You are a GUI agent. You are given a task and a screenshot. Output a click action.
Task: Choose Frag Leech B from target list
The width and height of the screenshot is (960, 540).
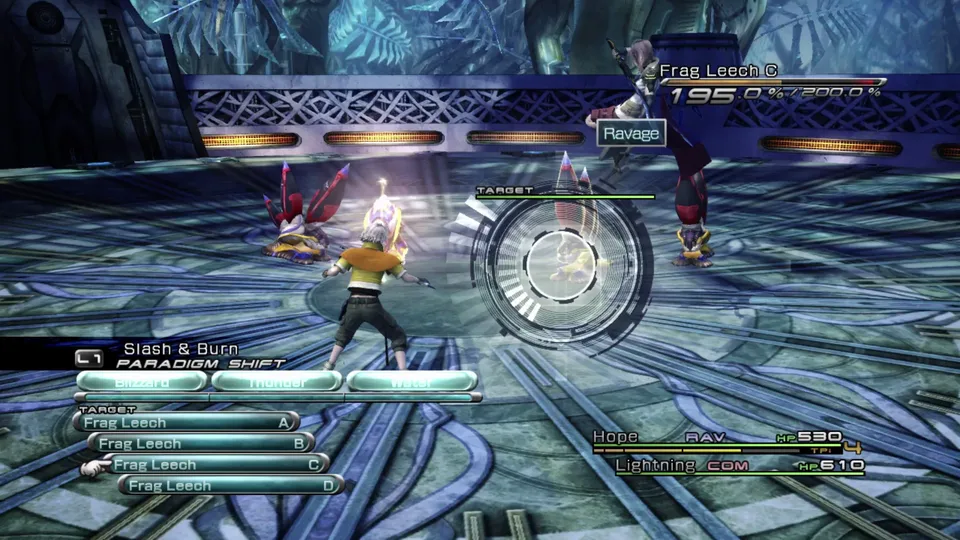(200, 443)
